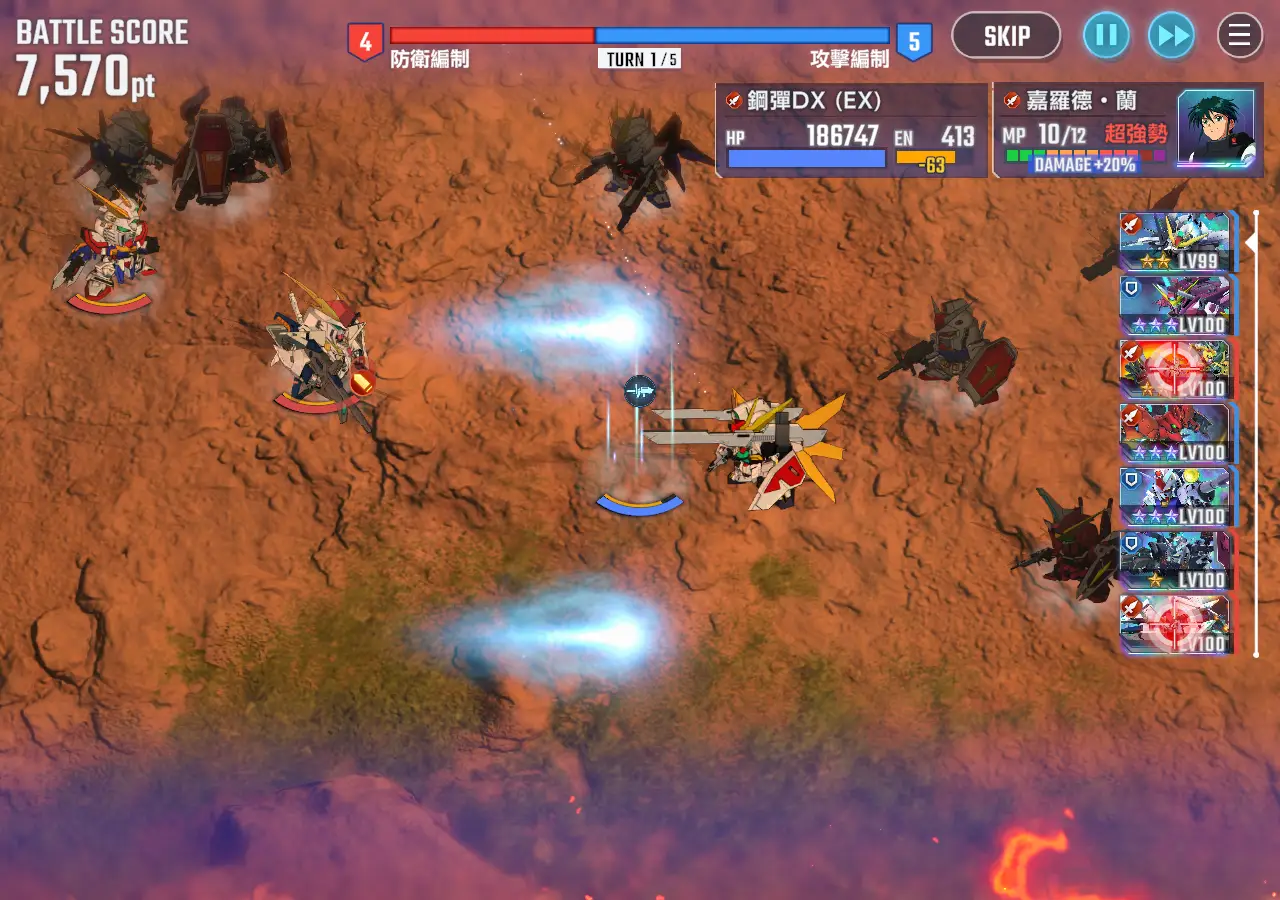Skip the battle with the SKIP button
The width and height of the screenshot is (1280, 900).
[x=1006, y=37]
